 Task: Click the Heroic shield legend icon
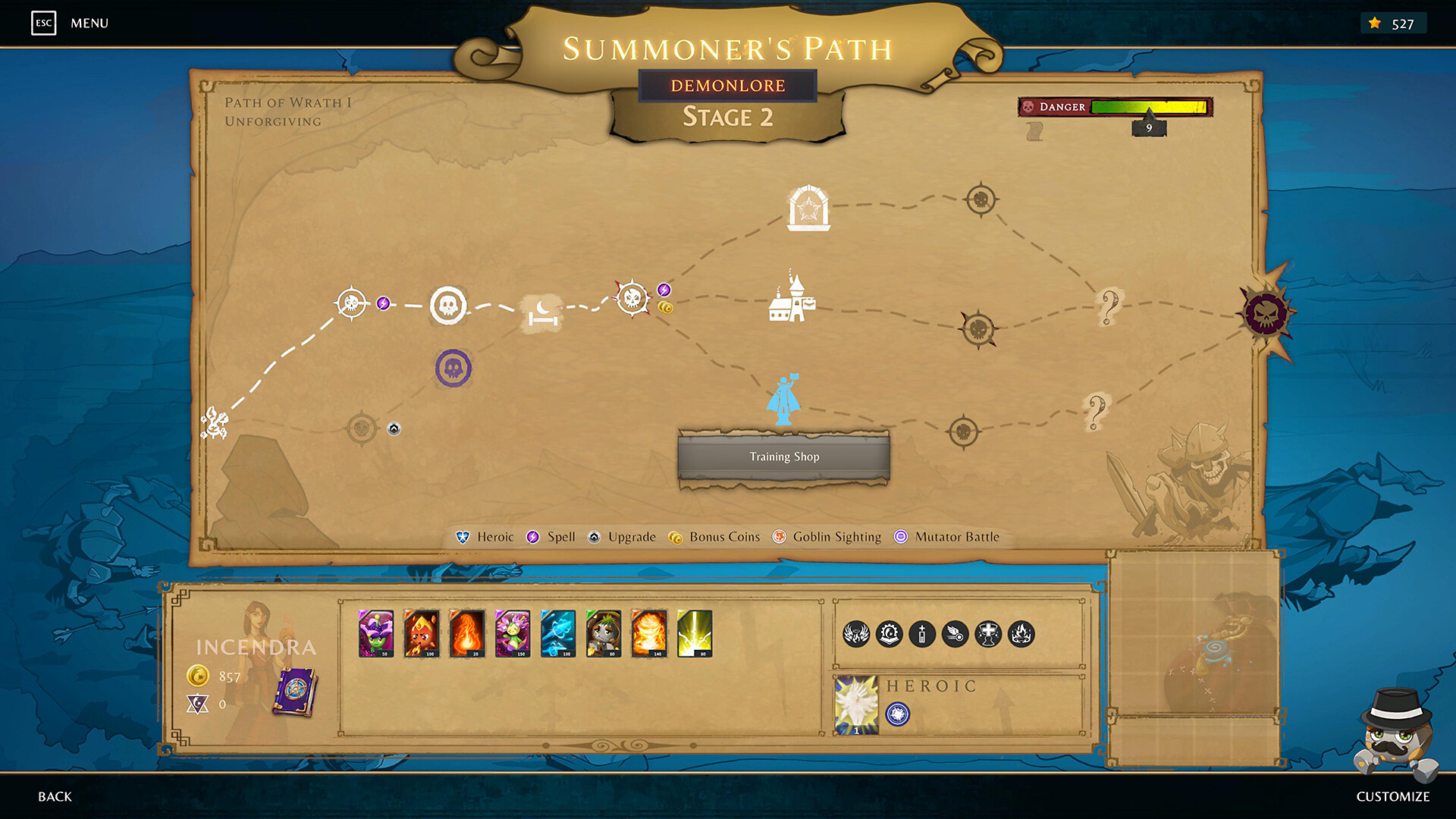click(x=461, y=537)
